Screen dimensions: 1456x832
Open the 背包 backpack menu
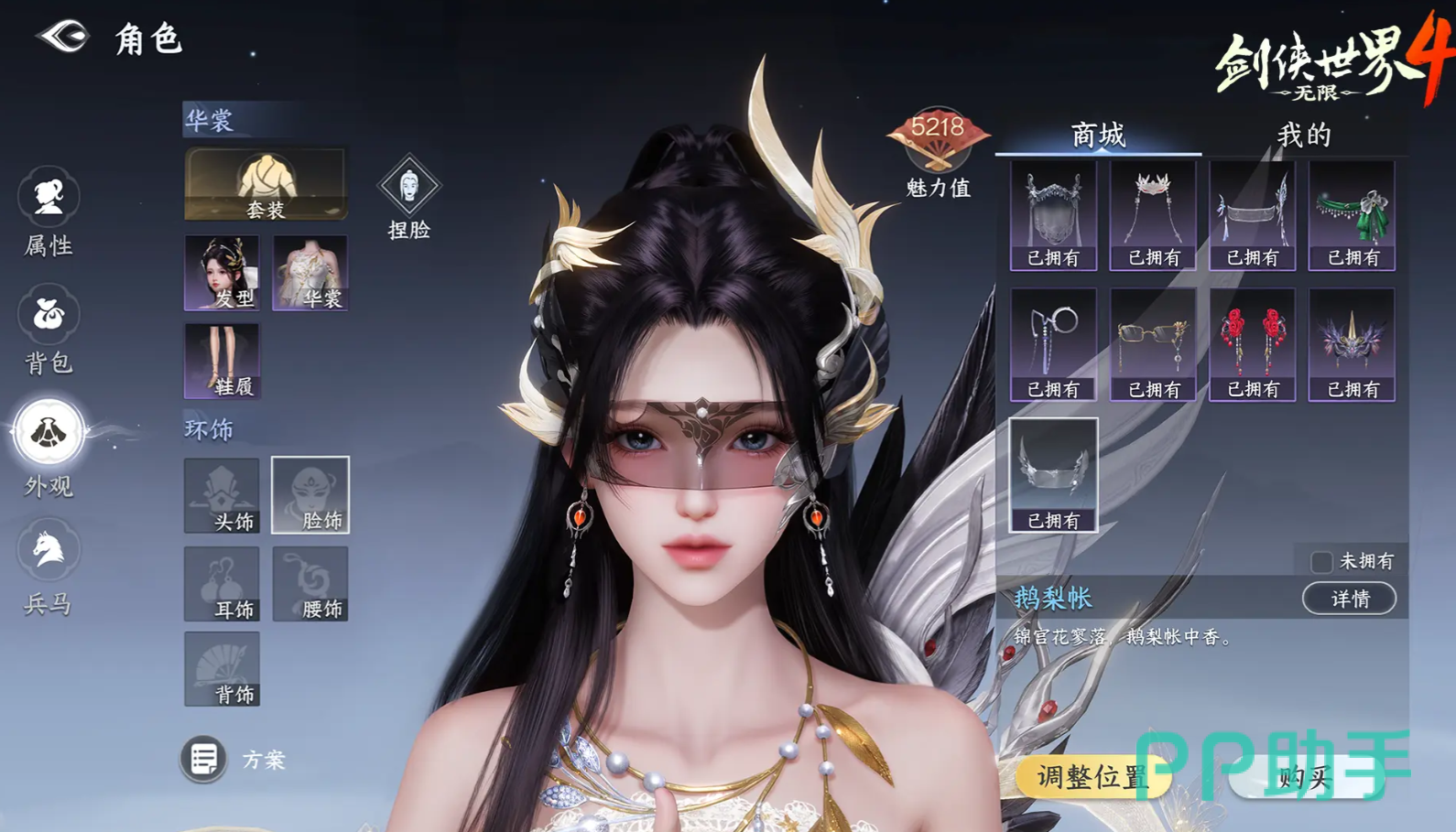click(x=49, y=330)
